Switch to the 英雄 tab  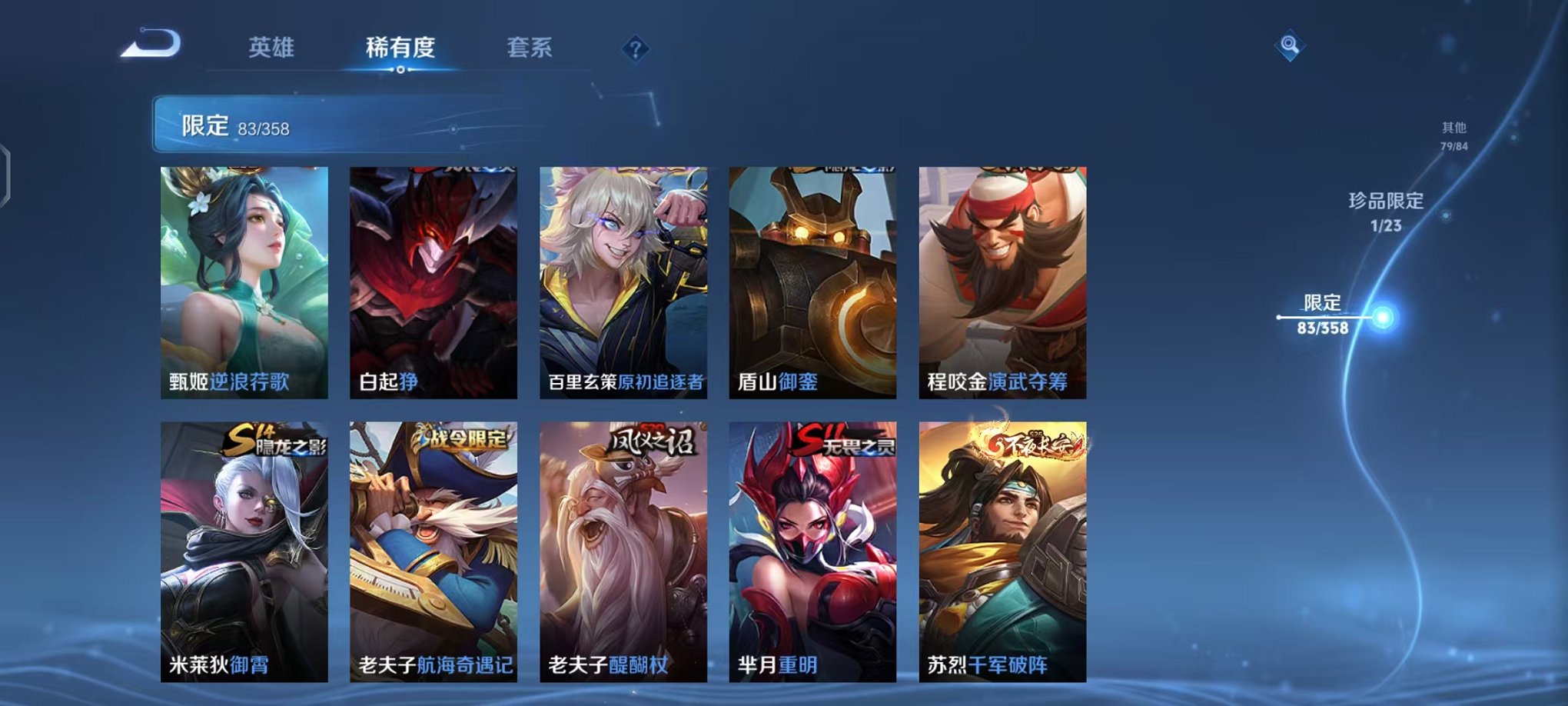click(270, 47)
